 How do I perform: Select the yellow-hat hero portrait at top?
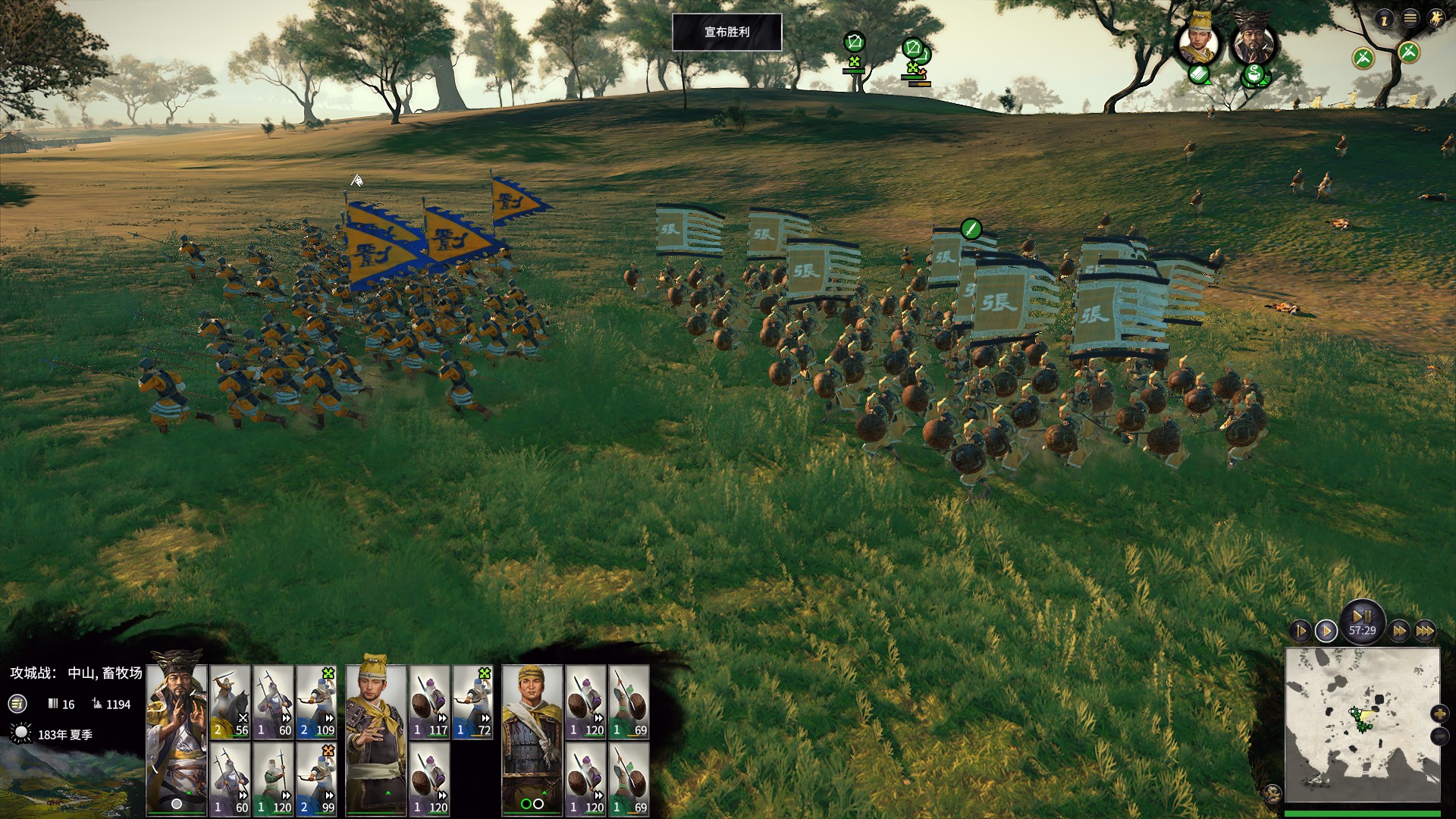pyautogui.click(x=1198, y=39)
